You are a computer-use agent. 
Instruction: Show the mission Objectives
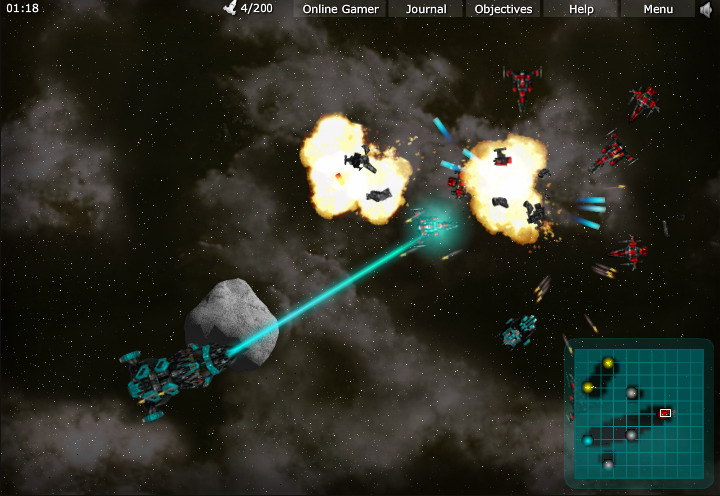tap(503, 9)
